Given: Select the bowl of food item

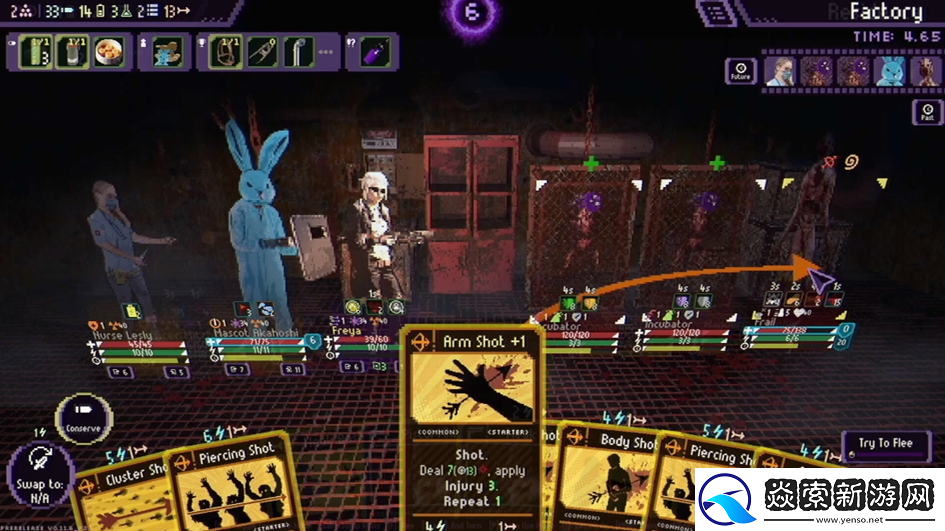Looking at the screenshot, I should pos(108,52).
